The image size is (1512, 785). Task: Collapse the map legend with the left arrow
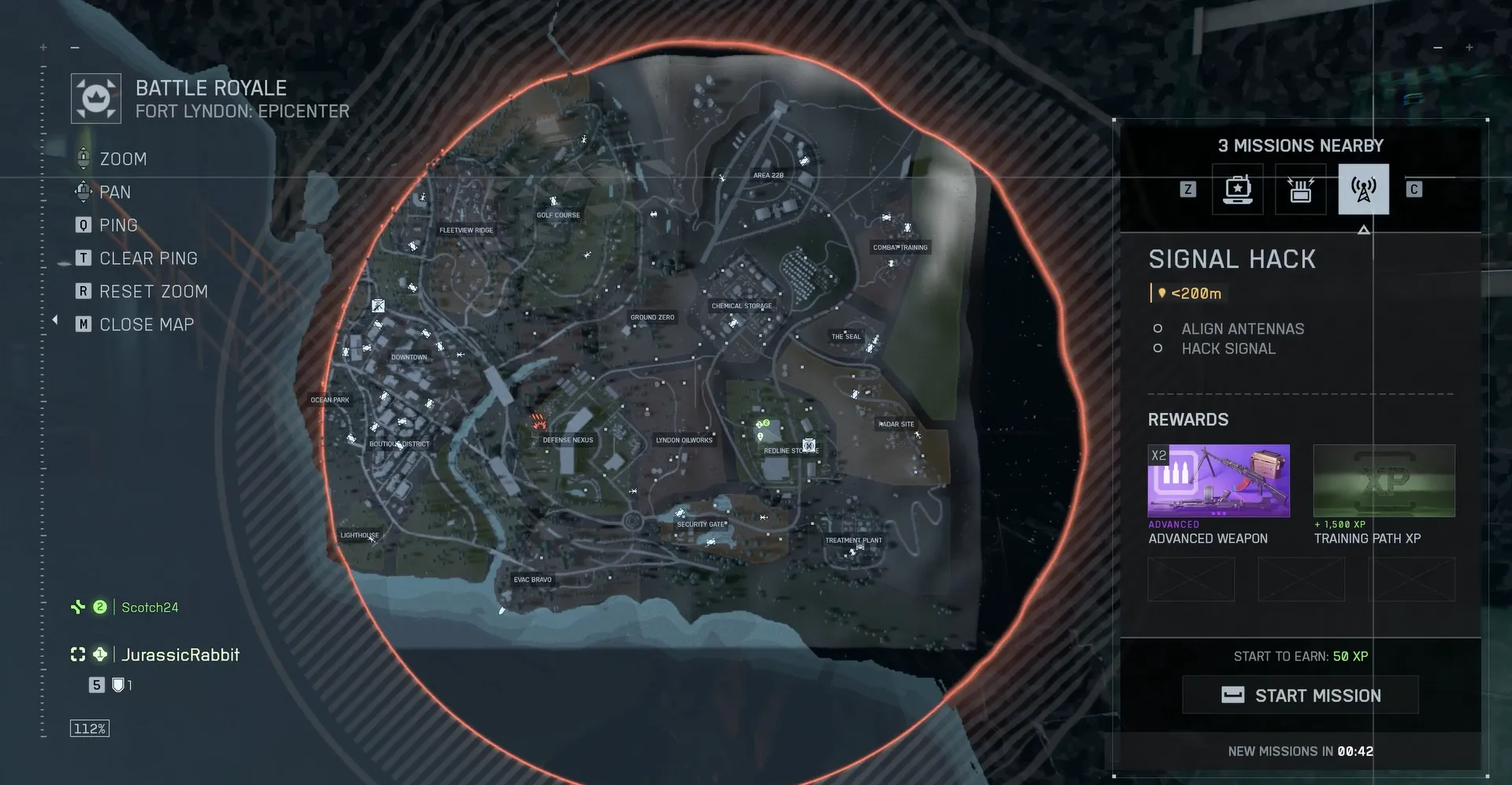[54, 319]
